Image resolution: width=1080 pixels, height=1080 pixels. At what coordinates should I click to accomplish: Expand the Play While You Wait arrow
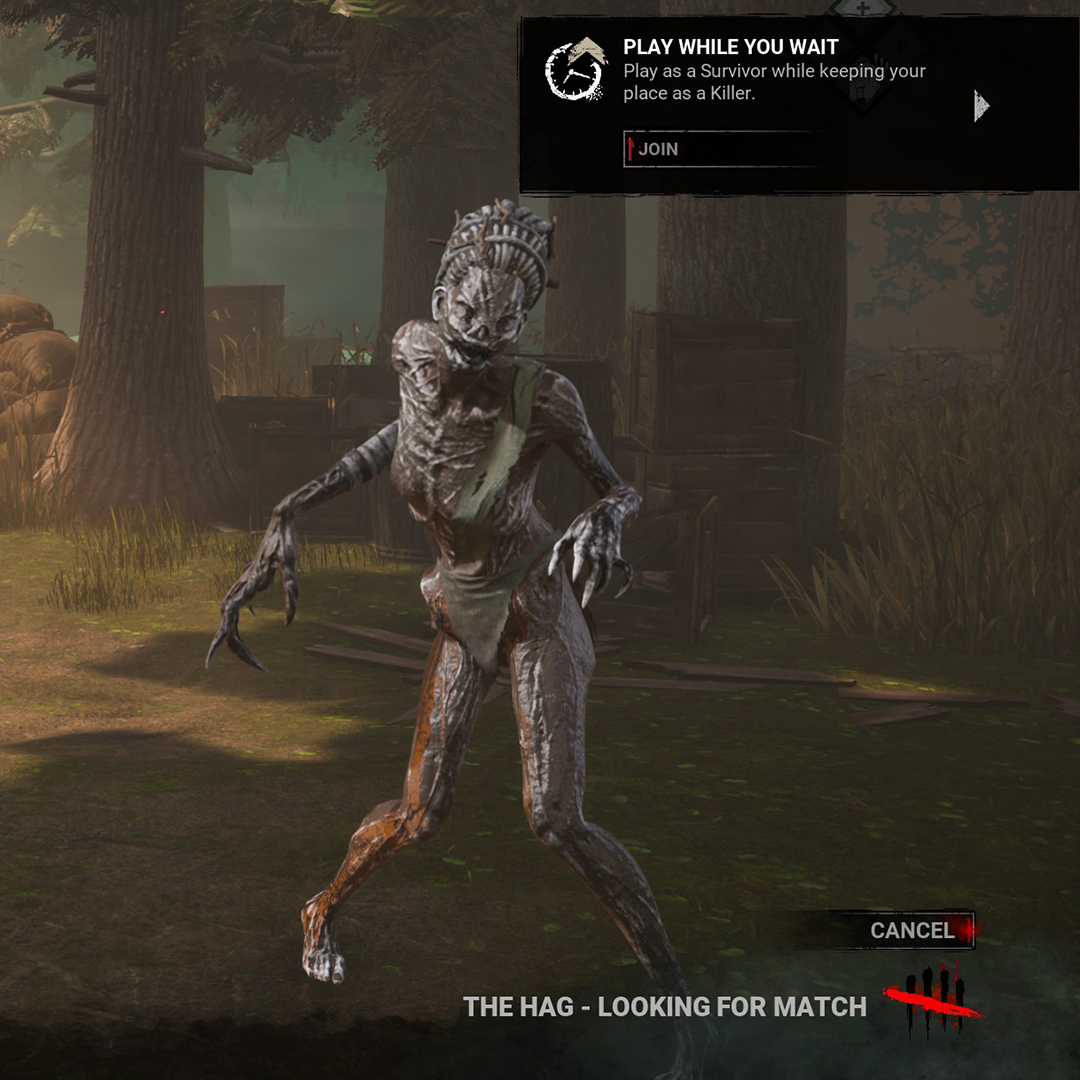click(981, 105)
